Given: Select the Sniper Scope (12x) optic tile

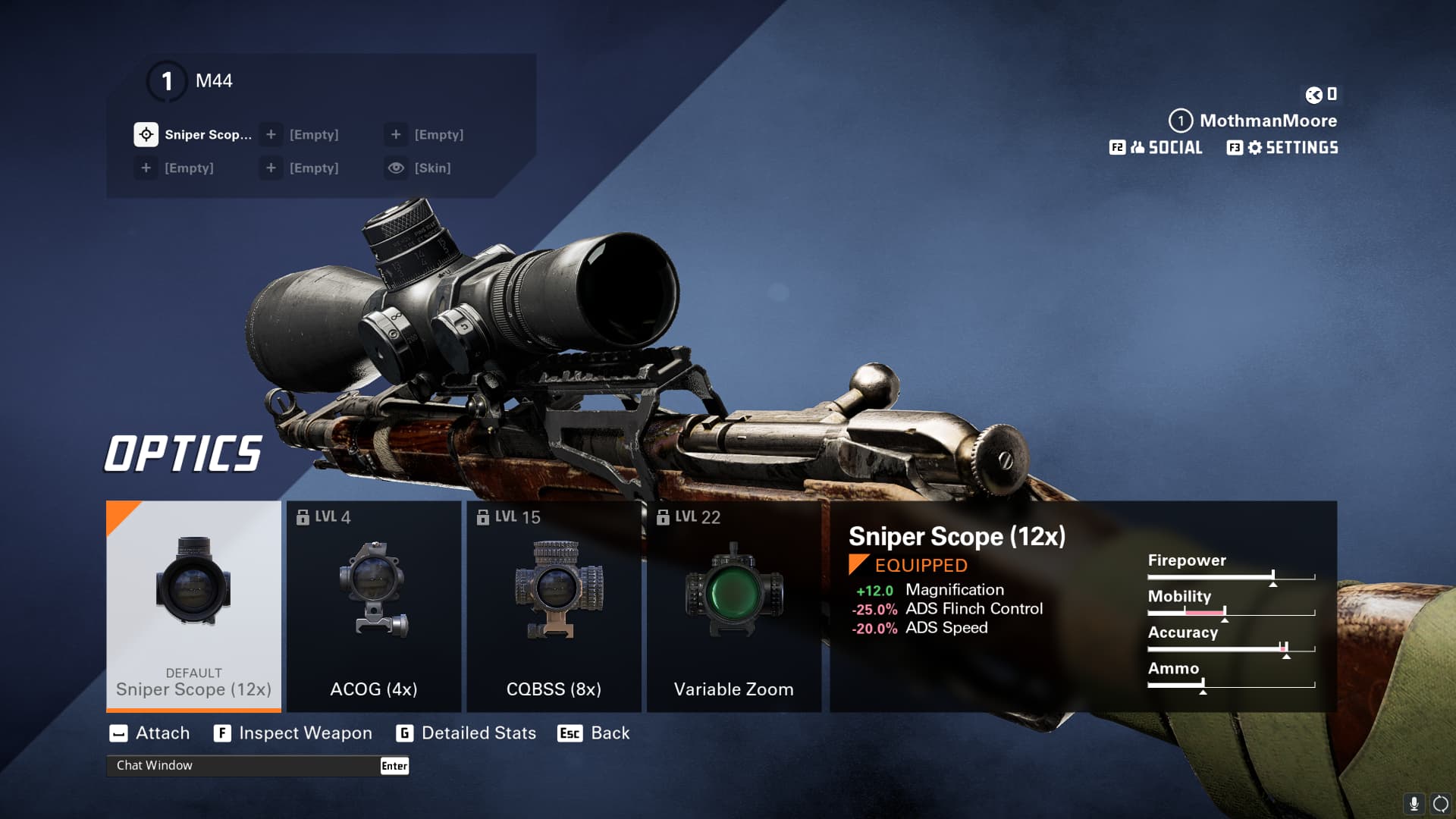Looking at the screenshot, I should tap(193, 605).
